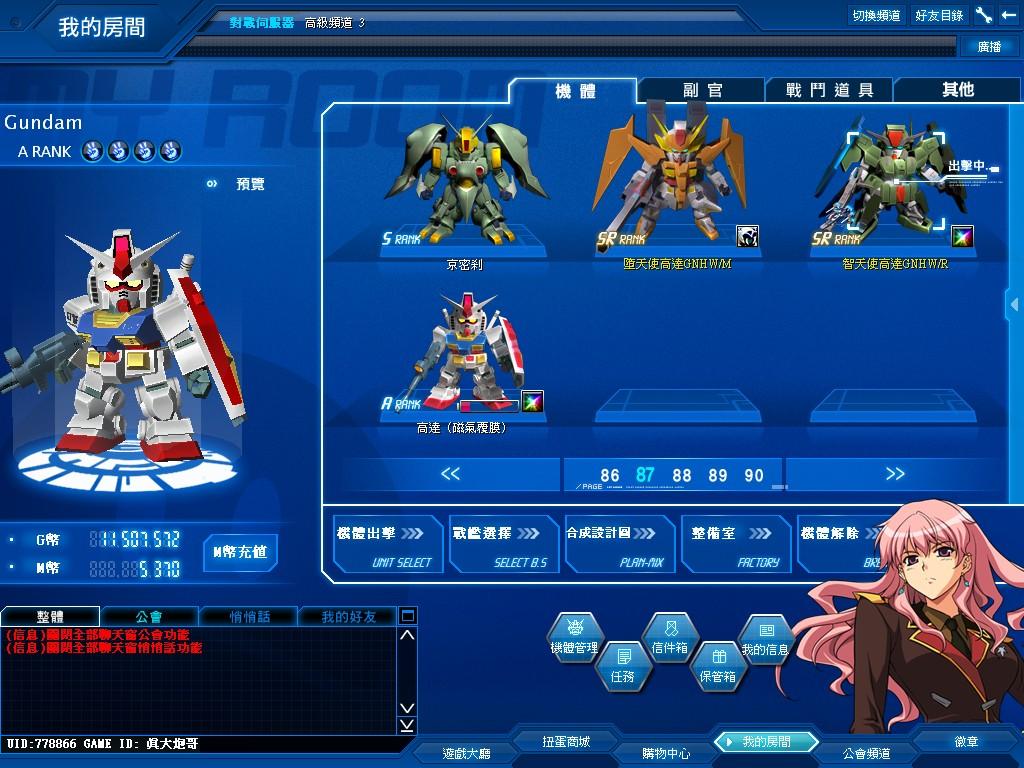This screenshot has width=1024, height=768.
Task: Jump to page 90
Action: click(x=754, y=476)
